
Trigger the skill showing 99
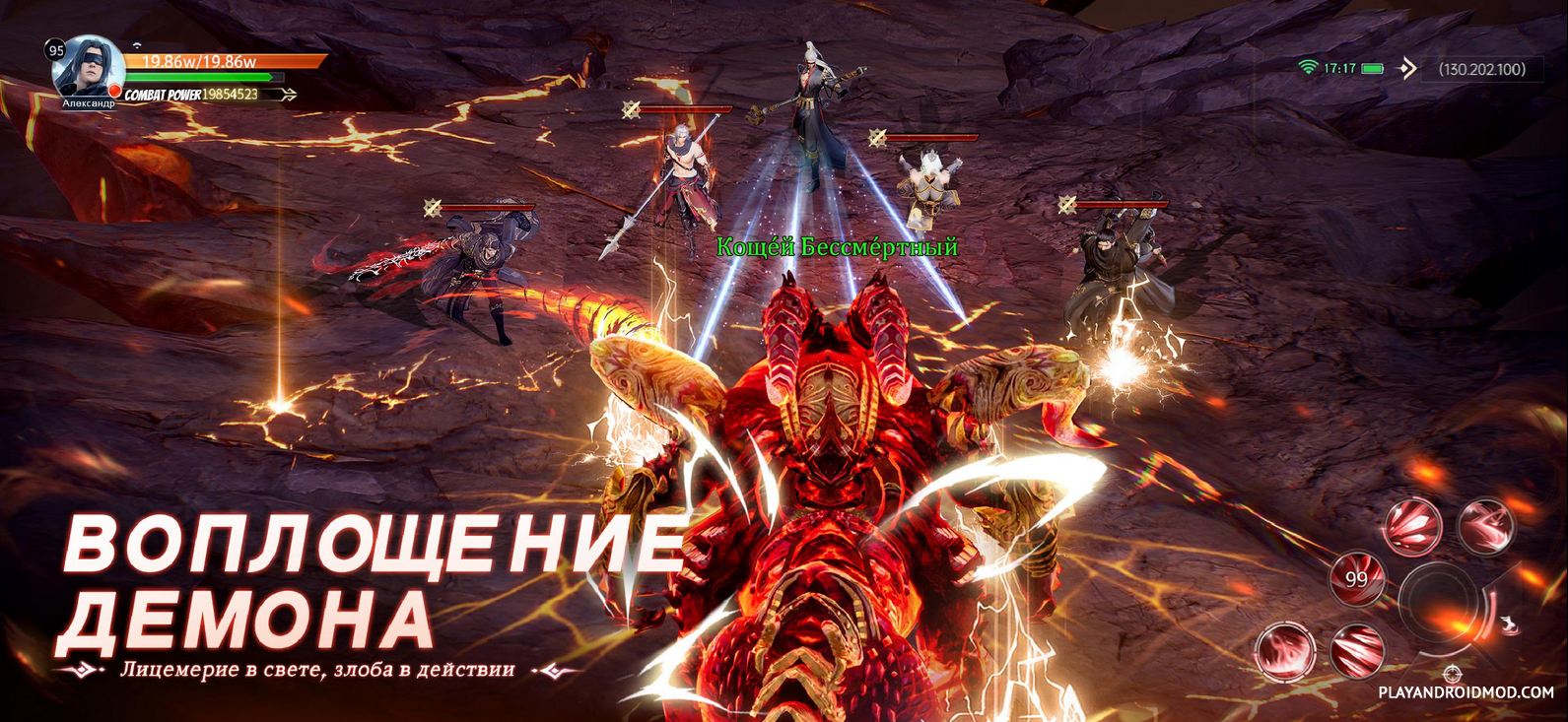click(1357, 578)
